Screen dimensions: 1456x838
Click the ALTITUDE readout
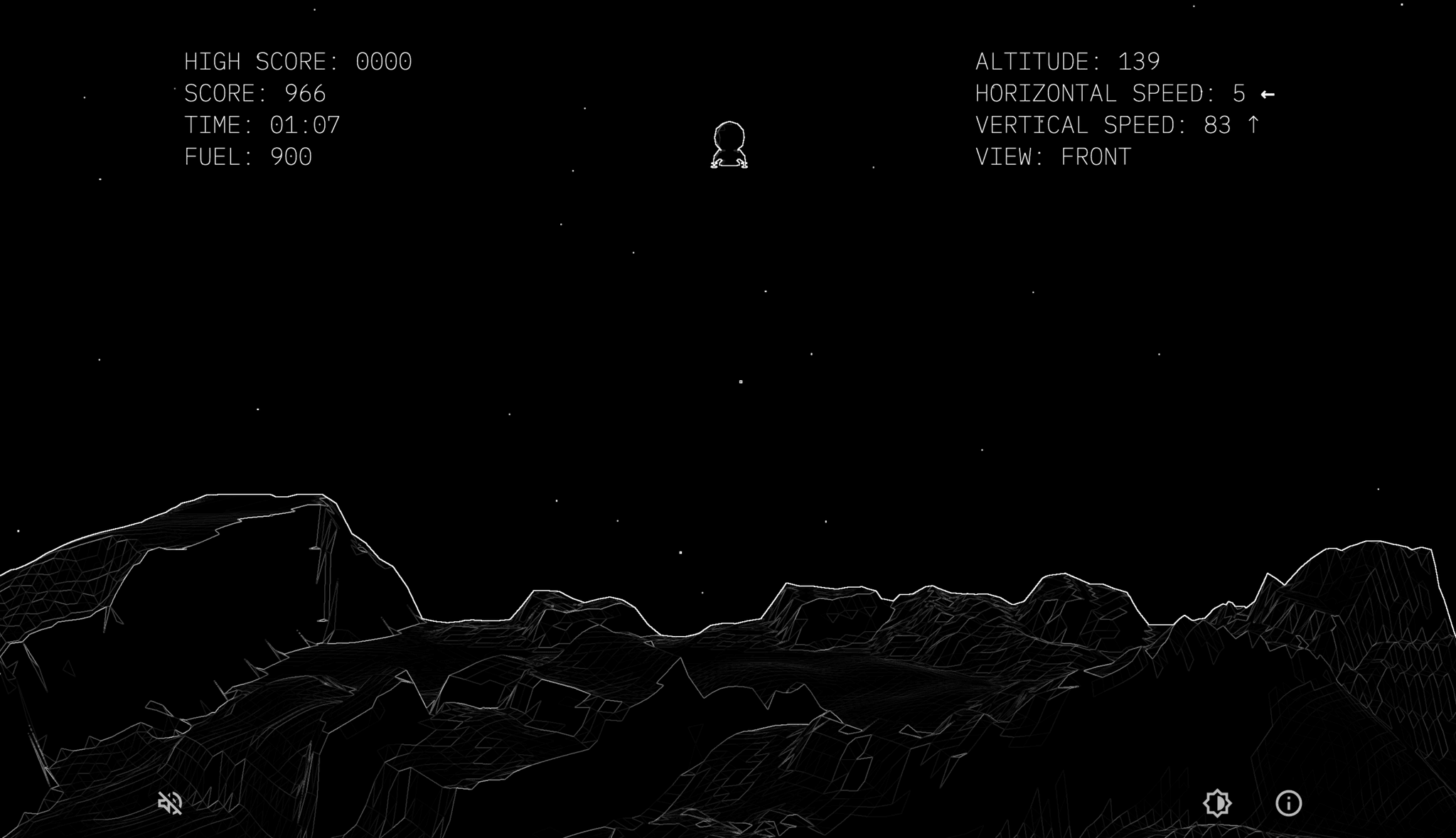click(x=1068, y=61)
